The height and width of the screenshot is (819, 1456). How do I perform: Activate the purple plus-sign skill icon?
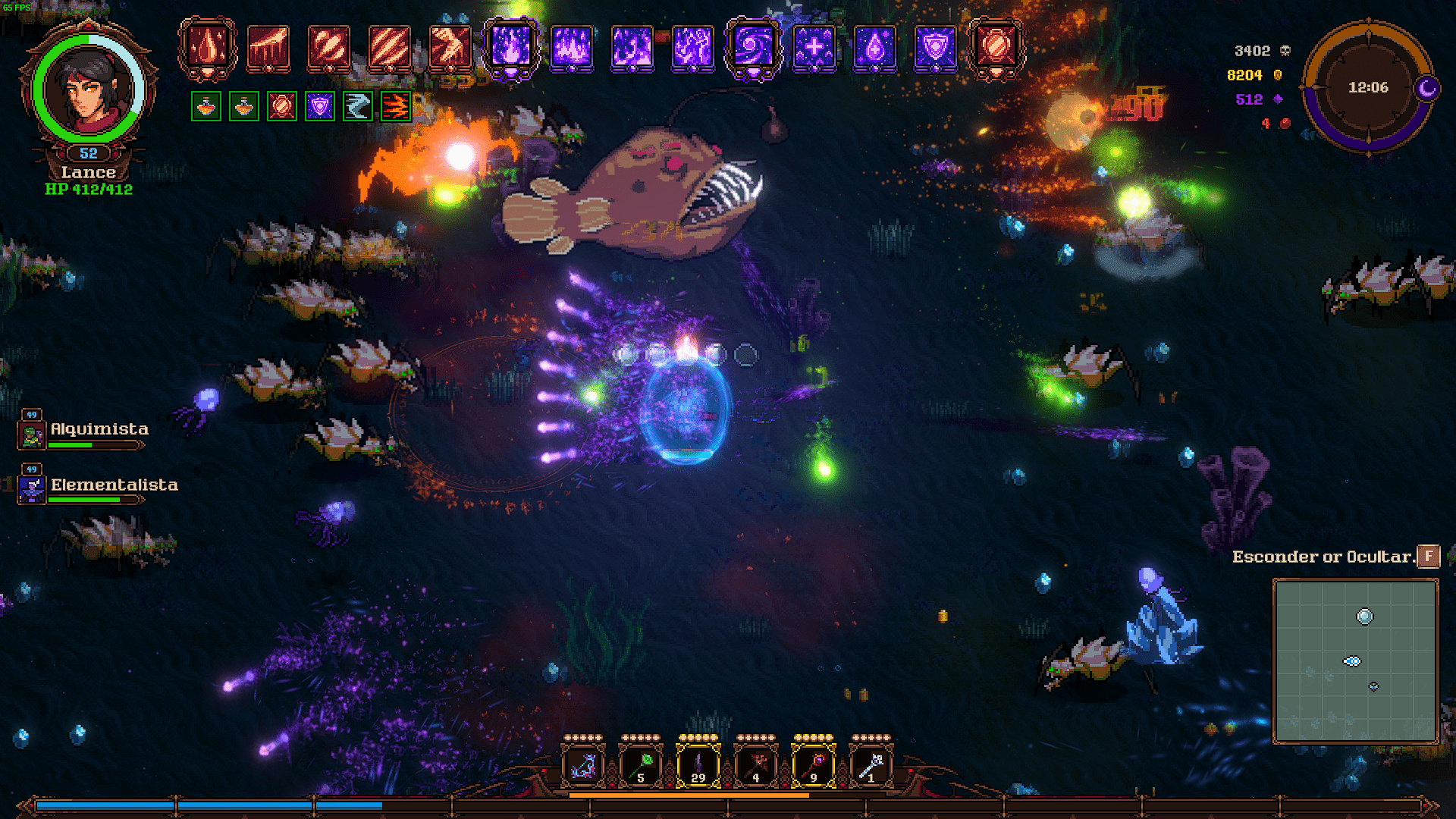tap(814, 48)
